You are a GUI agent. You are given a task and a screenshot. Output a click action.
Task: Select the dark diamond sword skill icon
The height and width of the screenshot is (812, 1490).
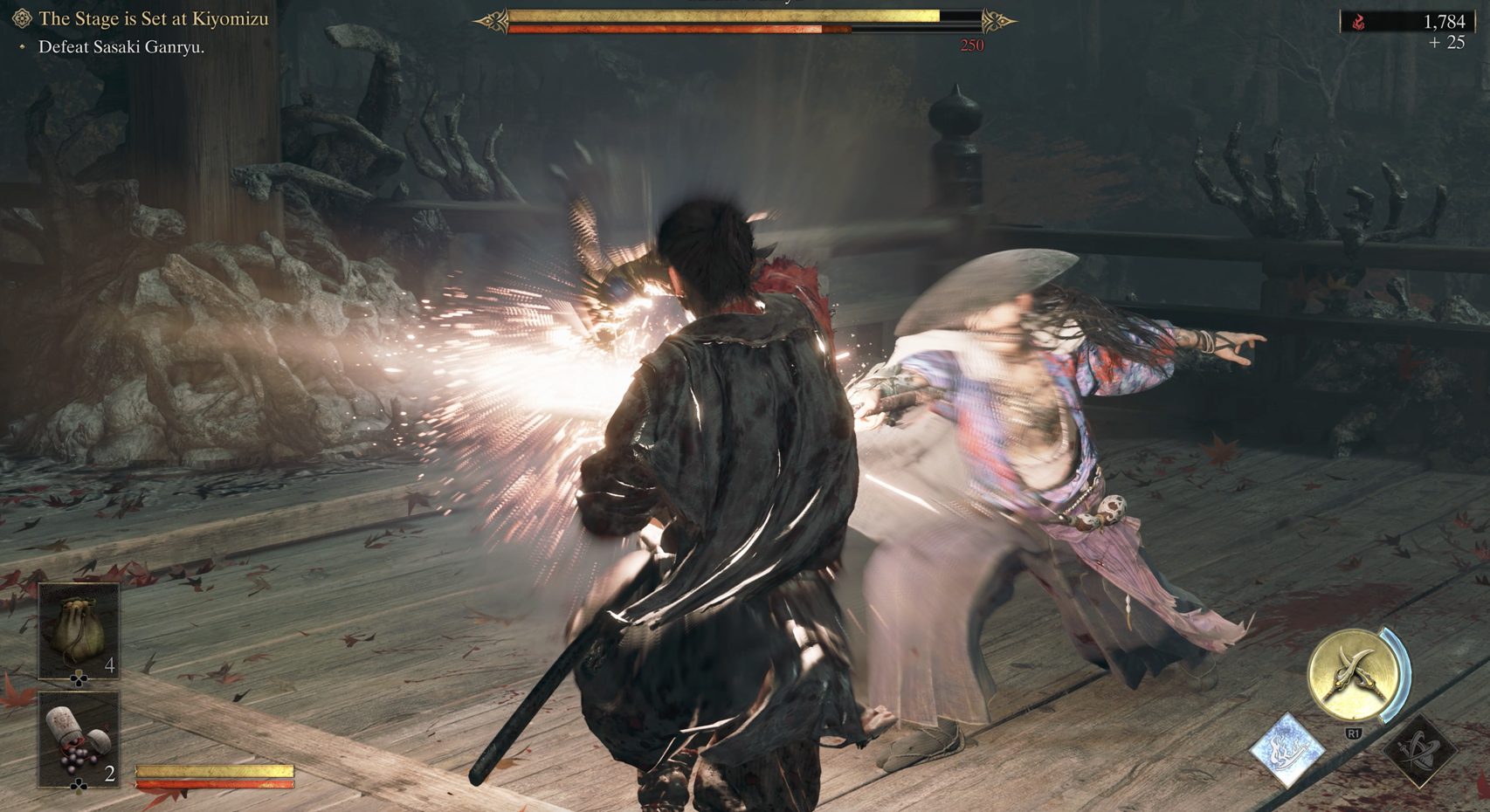[x=1418, y=749]
